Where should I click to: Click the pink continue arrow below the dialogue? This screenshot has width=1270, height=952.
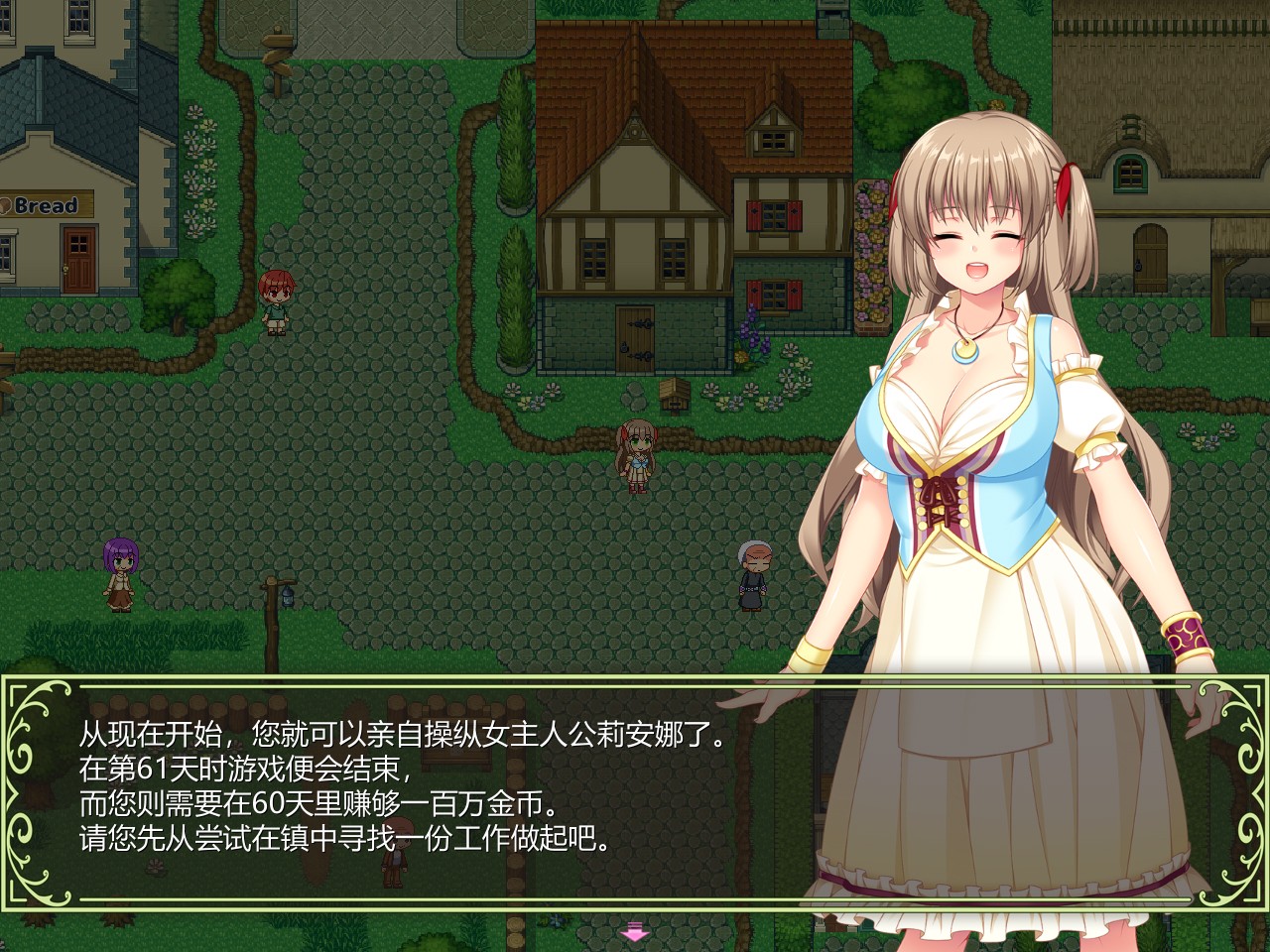(634, 932)
